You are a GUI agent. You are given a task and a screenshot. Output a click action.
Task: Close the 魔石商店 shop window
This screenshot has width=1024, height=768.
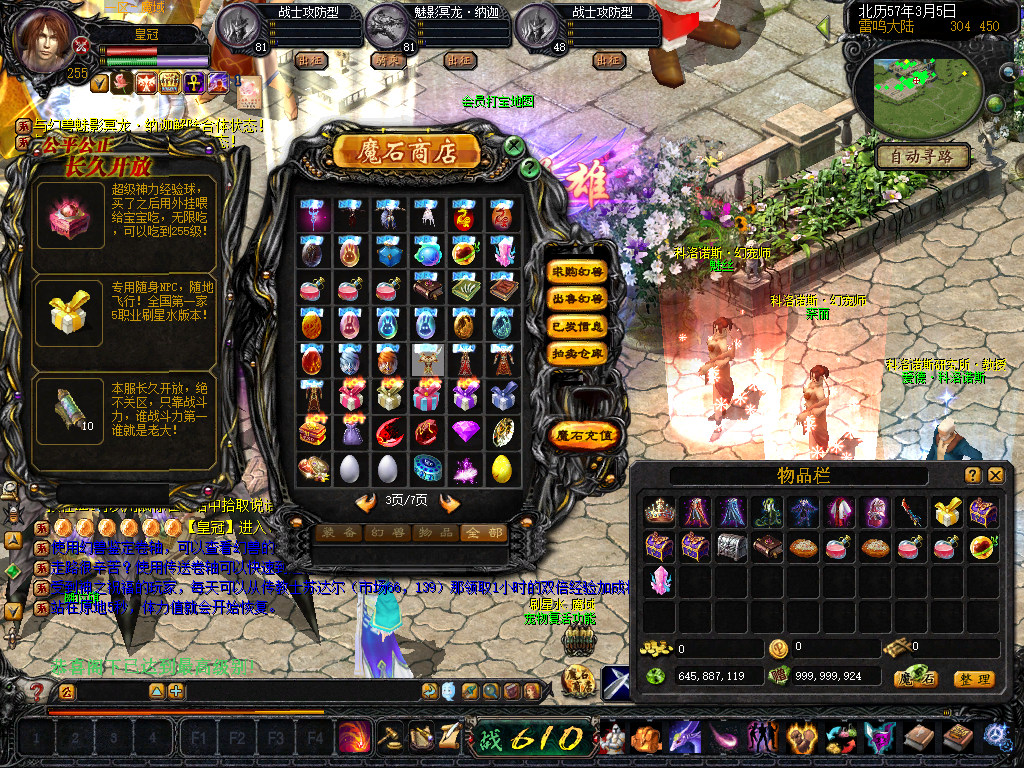pyautogui.click(x=514, y=146)
